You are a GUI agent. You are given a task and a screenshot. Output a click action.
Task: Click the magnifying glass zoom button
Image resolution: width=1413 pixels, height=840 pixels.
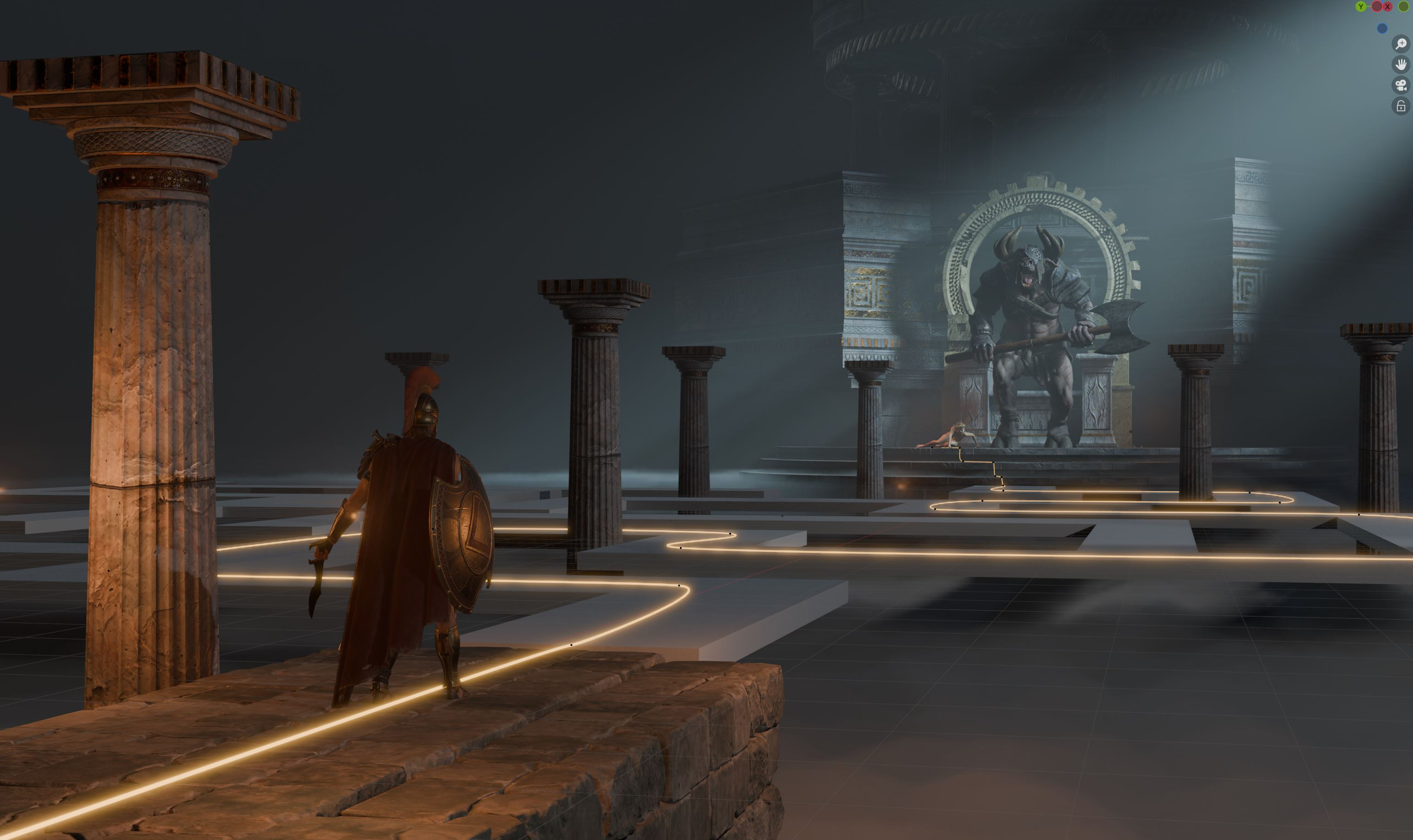1401,43
